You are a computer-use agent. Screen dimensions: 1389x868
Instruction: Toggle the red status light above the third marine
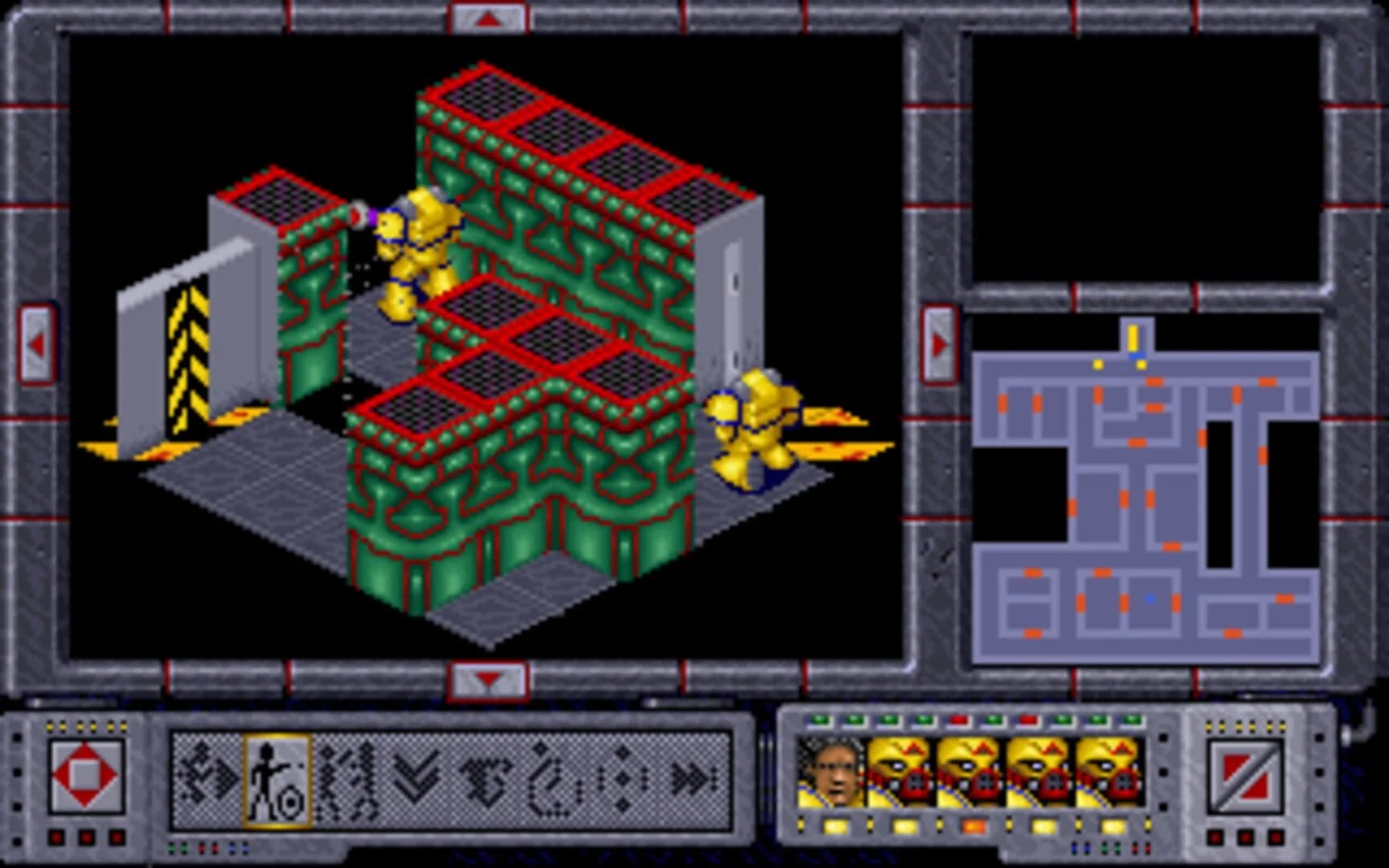tap(1027, 720)
